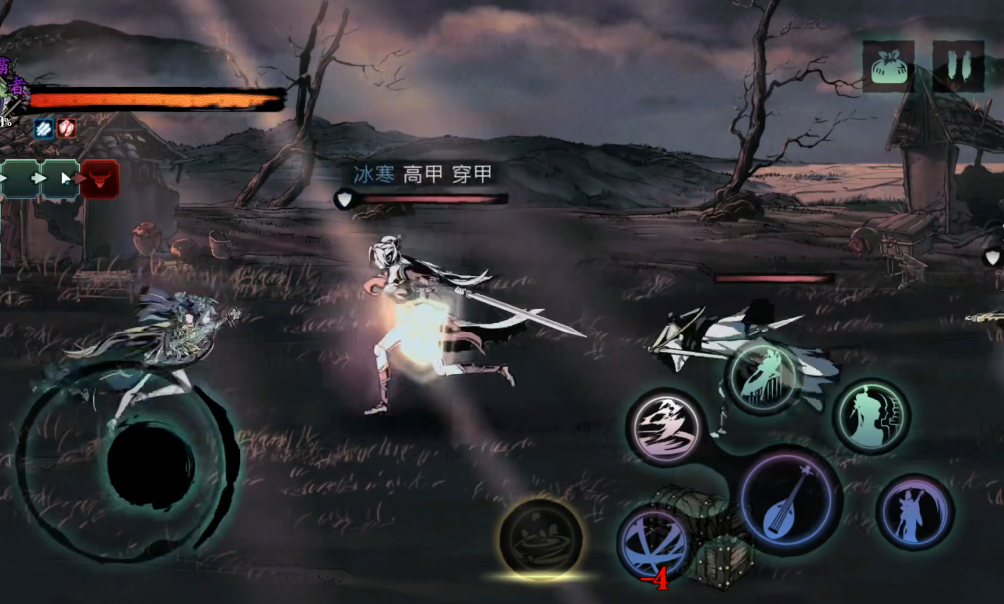Select the red bull-head boss stage icon
1004x604 pixels.
(100, 179)
